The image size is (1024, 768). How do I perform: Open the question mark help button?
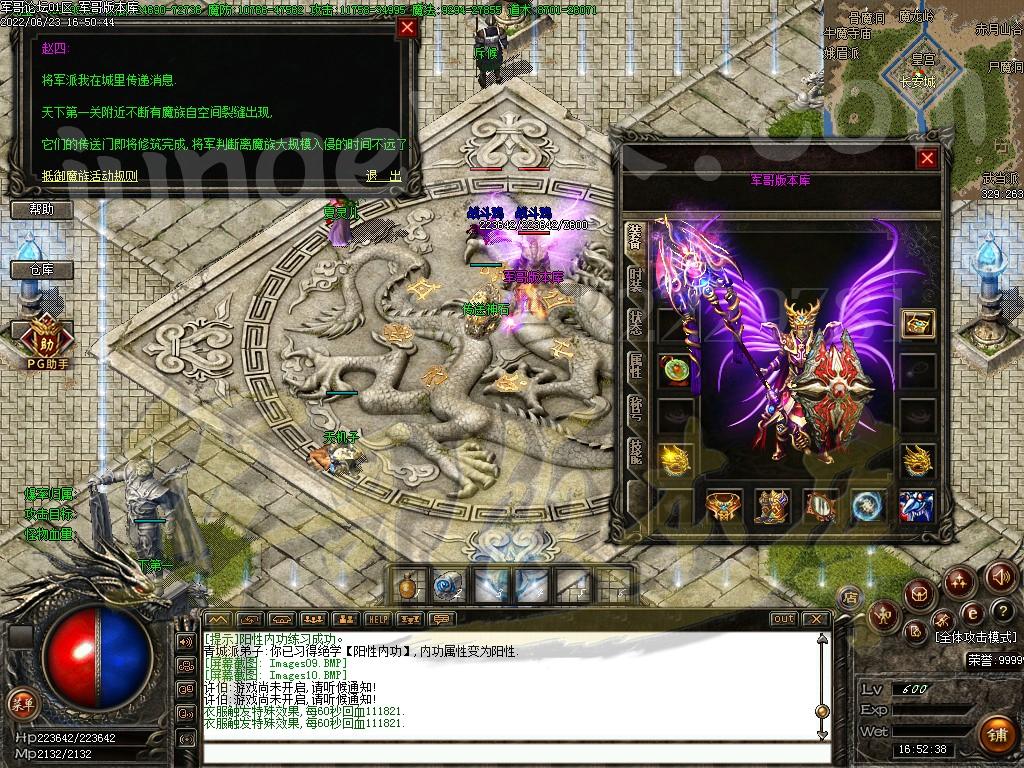click(1002, 610)
